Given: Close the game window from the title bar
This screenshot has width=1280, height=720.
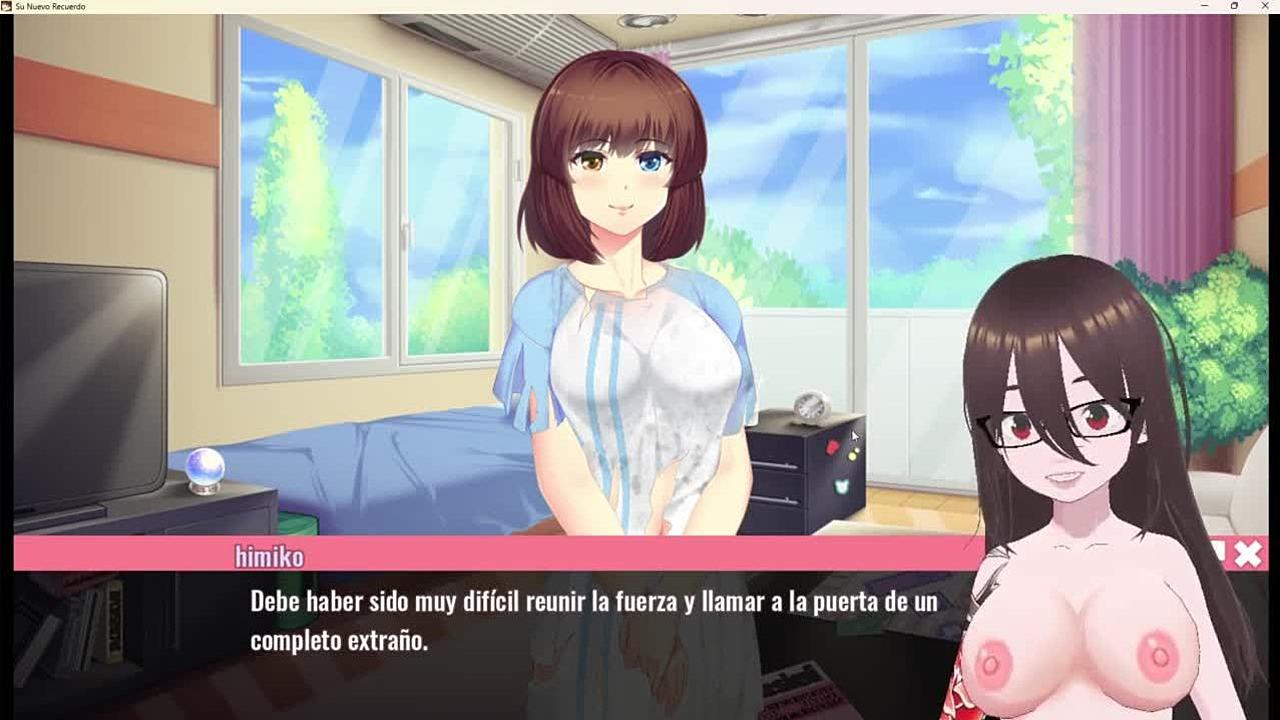Looking at the screenshot, I should tap(1263, 6).
